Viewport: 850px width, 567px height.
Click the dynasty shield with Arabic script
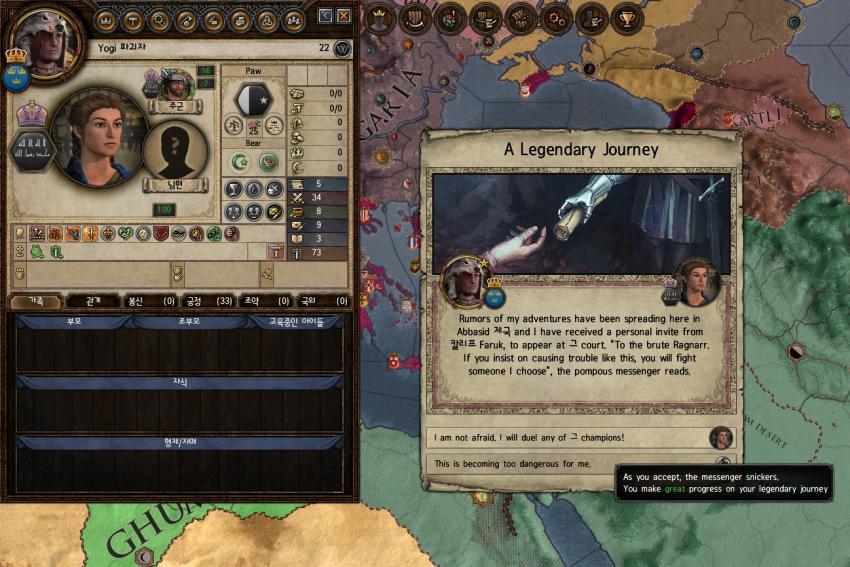31,152
